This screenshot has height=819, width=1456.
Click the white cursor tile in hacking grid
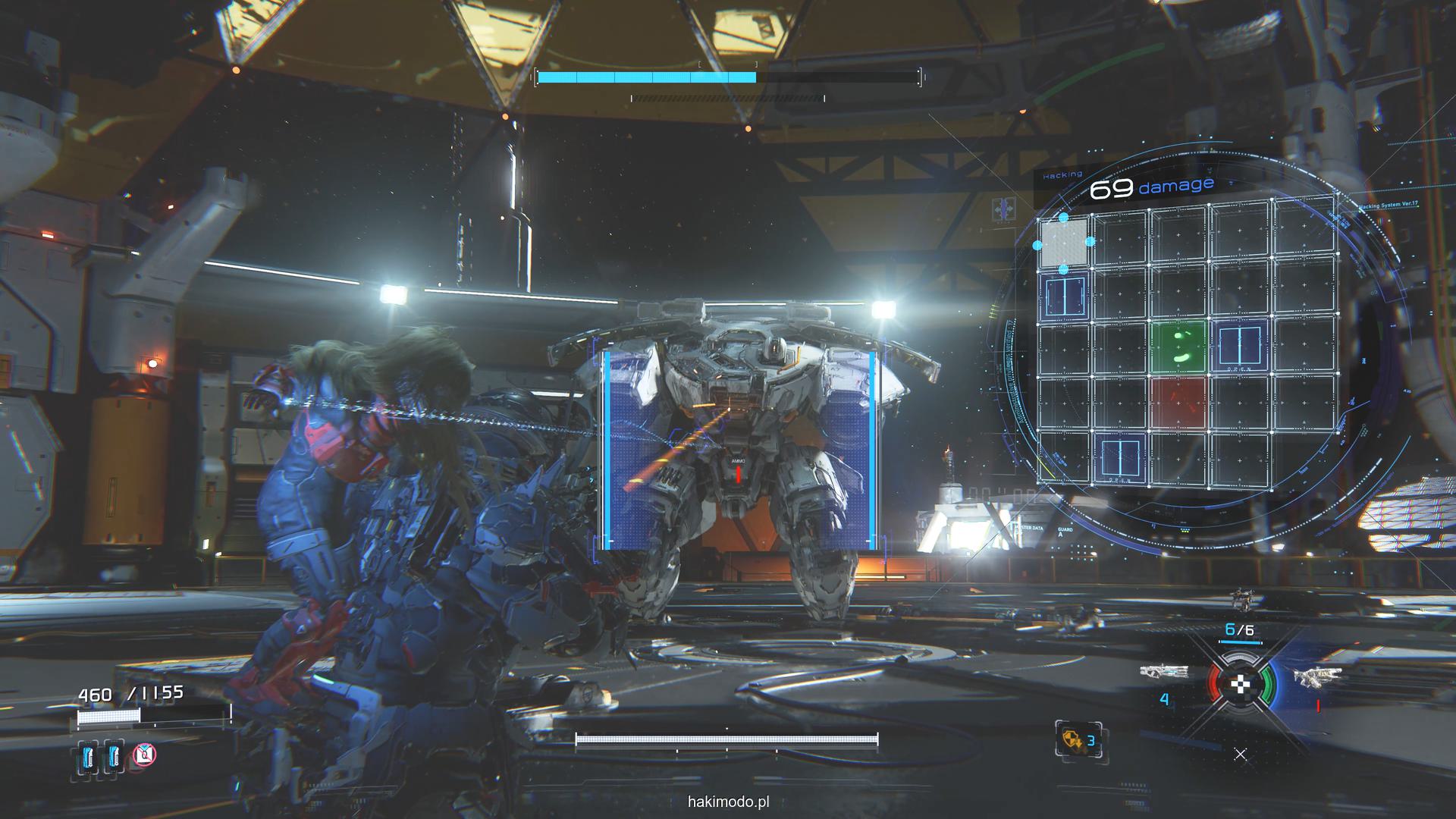[x=1064, y=243]
